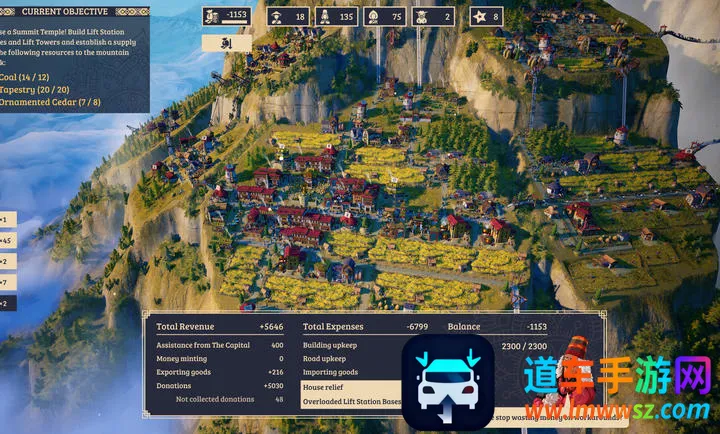
Task: Click the small button below the money counter
Action: tap(227, 43)
